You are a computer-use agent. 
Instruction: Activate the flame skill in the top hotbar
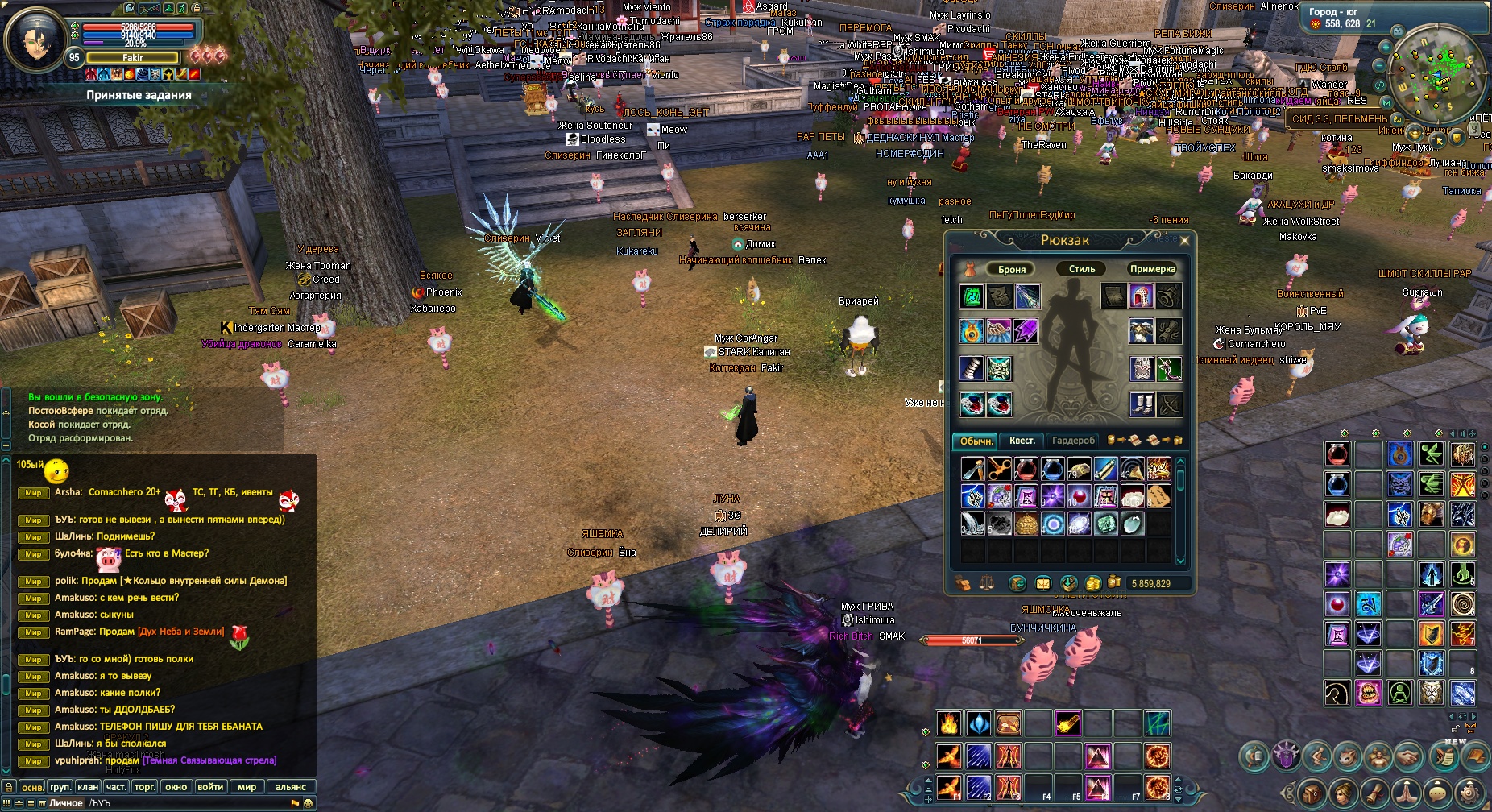(949, 723)
